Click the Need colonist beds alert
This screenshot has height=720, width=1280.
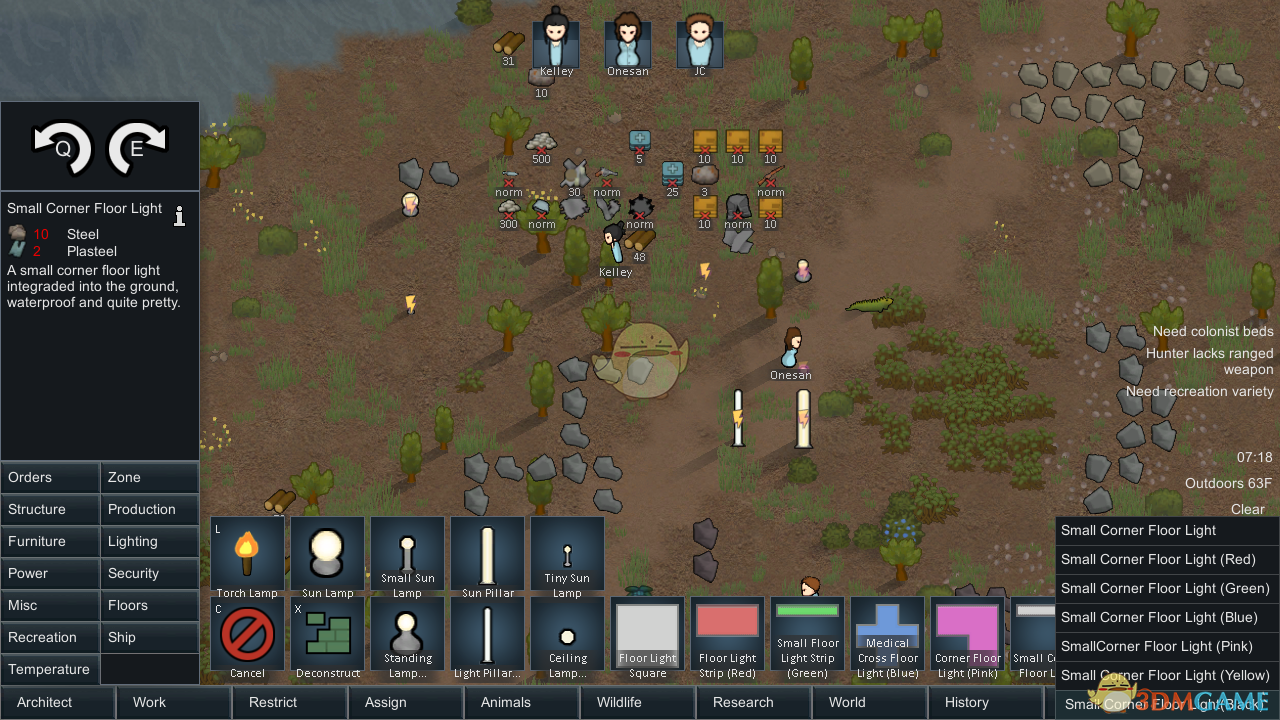point(1213,331)
